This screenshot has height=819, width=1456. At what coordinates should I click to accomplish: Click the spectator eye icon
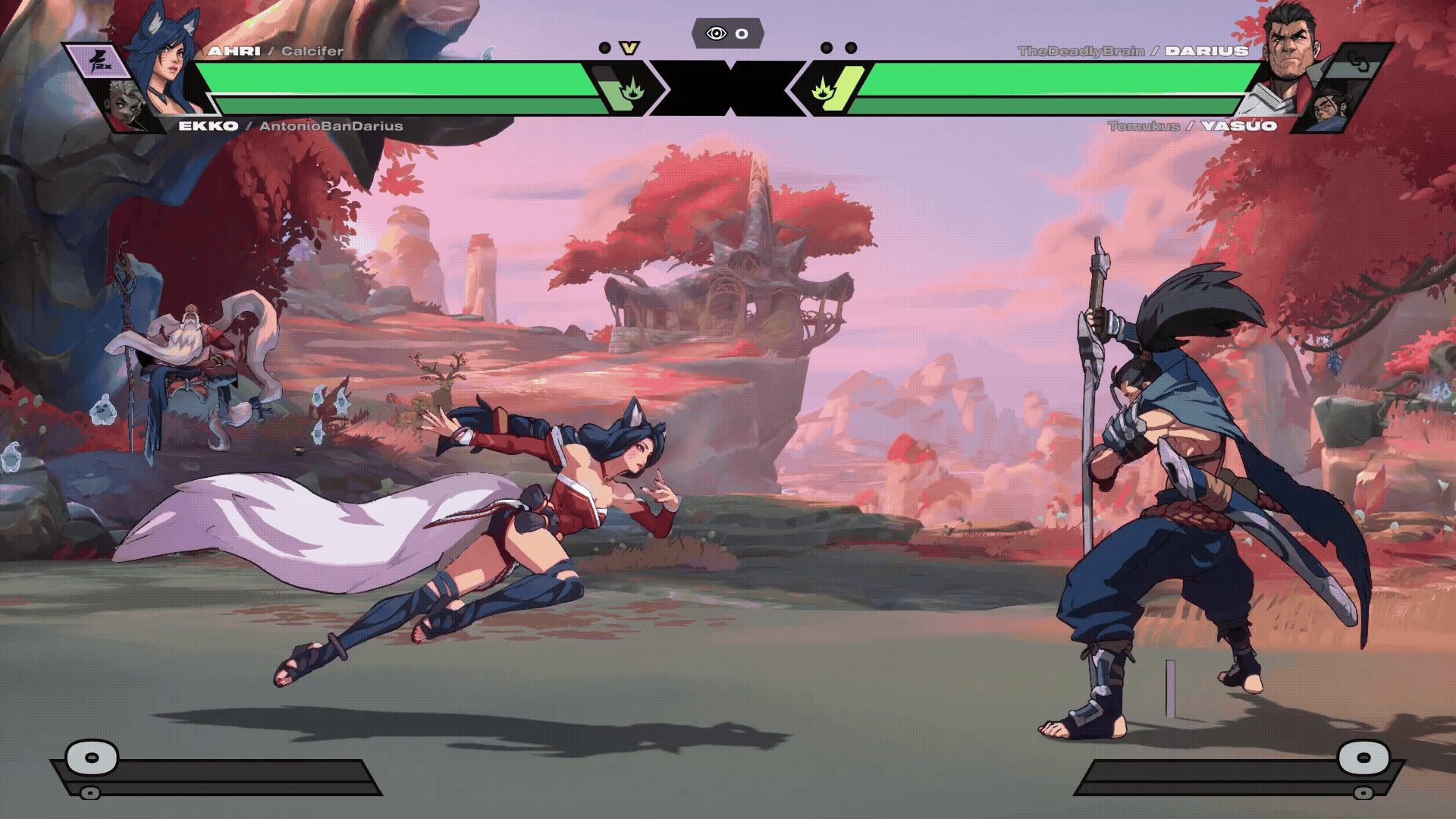716,33
